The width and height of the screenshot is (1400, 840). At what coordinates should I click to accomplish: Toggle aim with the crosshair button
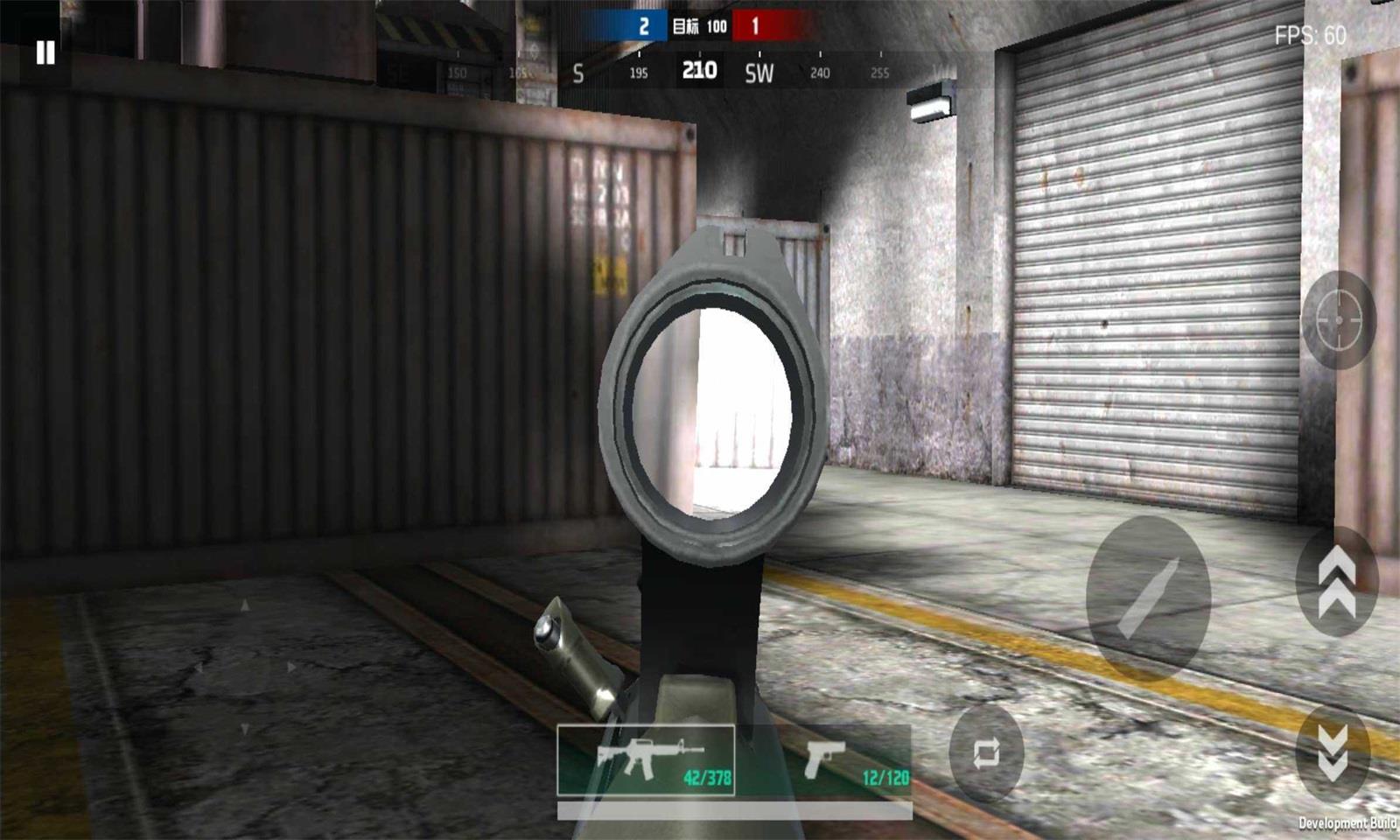pyautogui.click(x=1339, y=320)
